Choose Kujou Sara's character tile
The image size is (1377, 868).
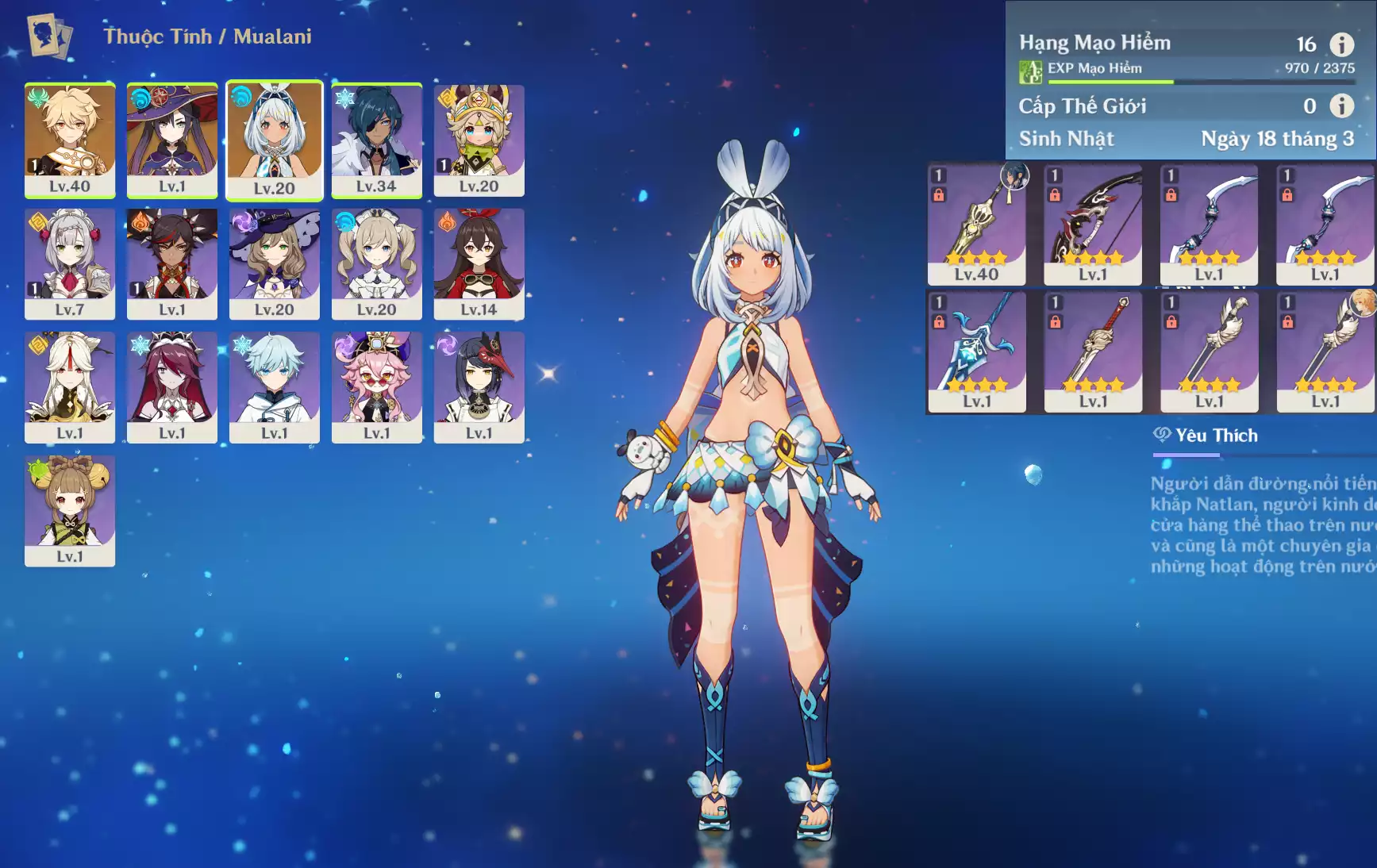479,386
